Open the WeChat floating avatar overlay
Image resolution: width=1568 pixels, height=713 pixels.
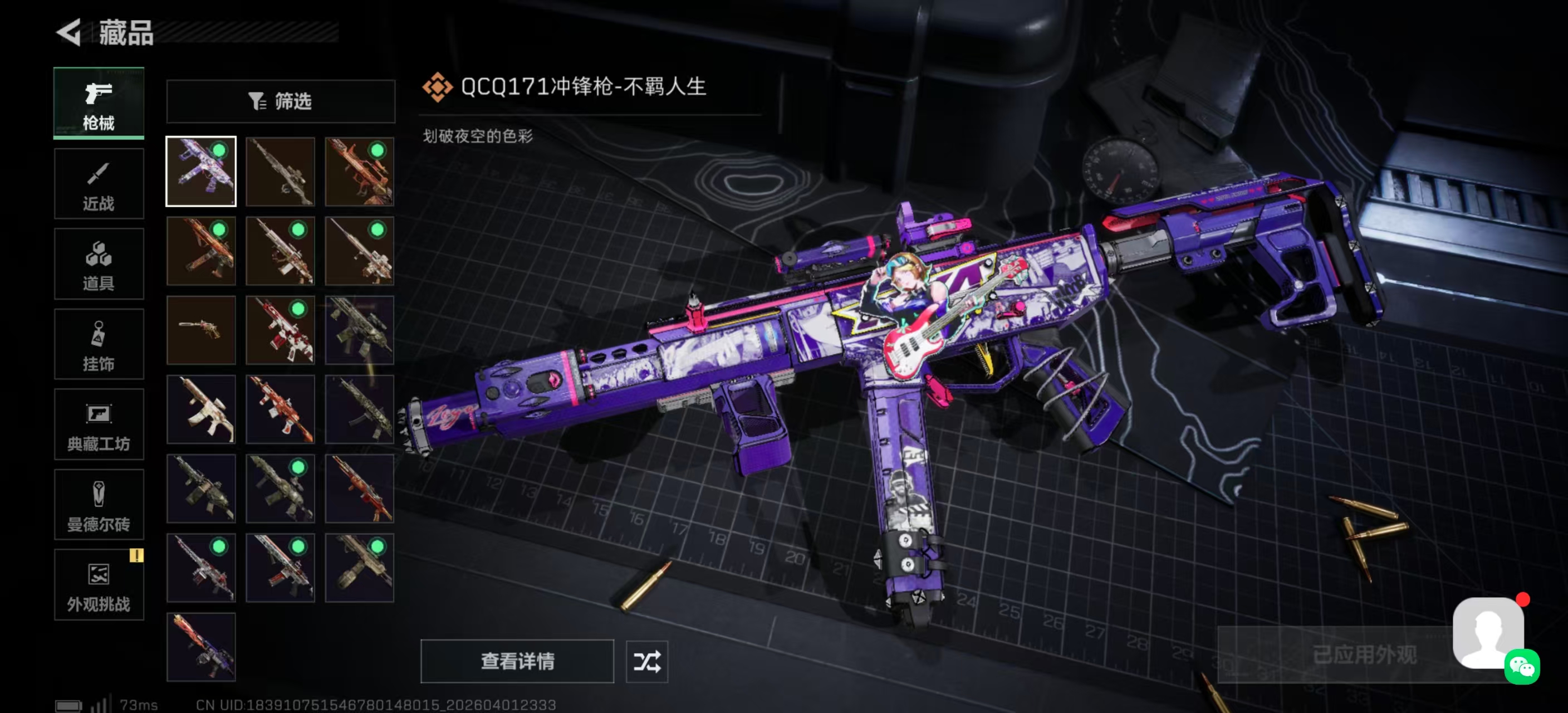click(x=1491, y=635)
